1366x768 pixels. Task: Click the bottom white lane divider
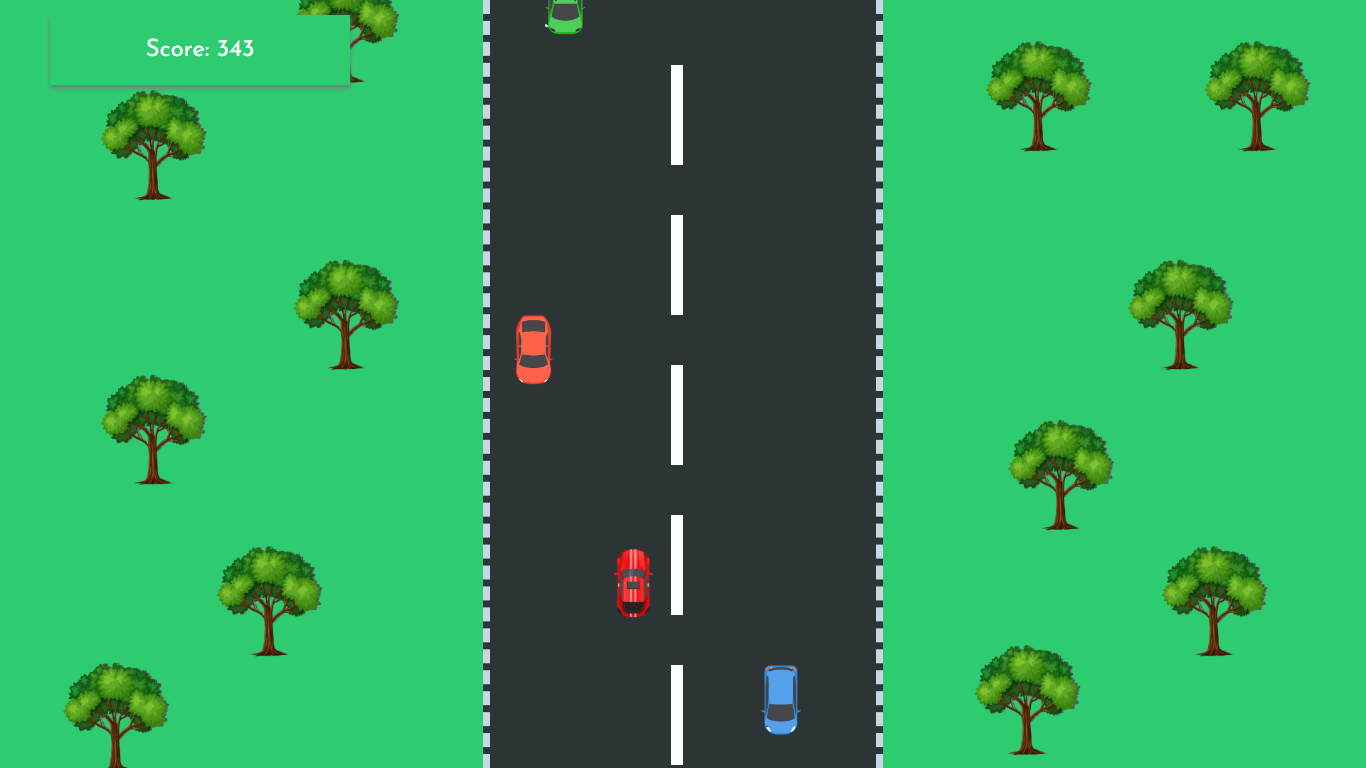point(676,712)
